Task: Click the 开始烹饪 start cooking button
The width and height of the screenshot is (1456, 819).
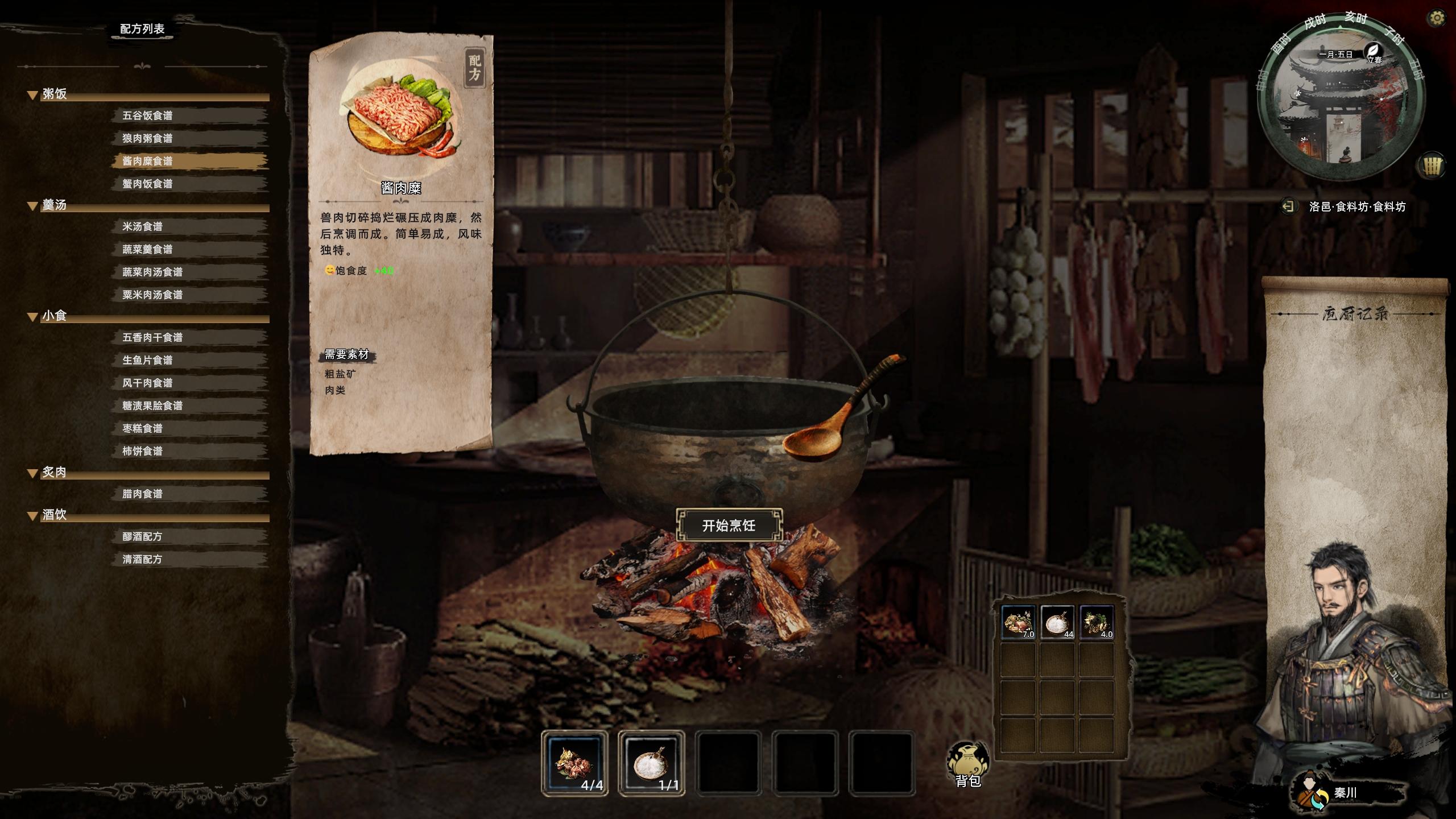Action: pos(729,526)
